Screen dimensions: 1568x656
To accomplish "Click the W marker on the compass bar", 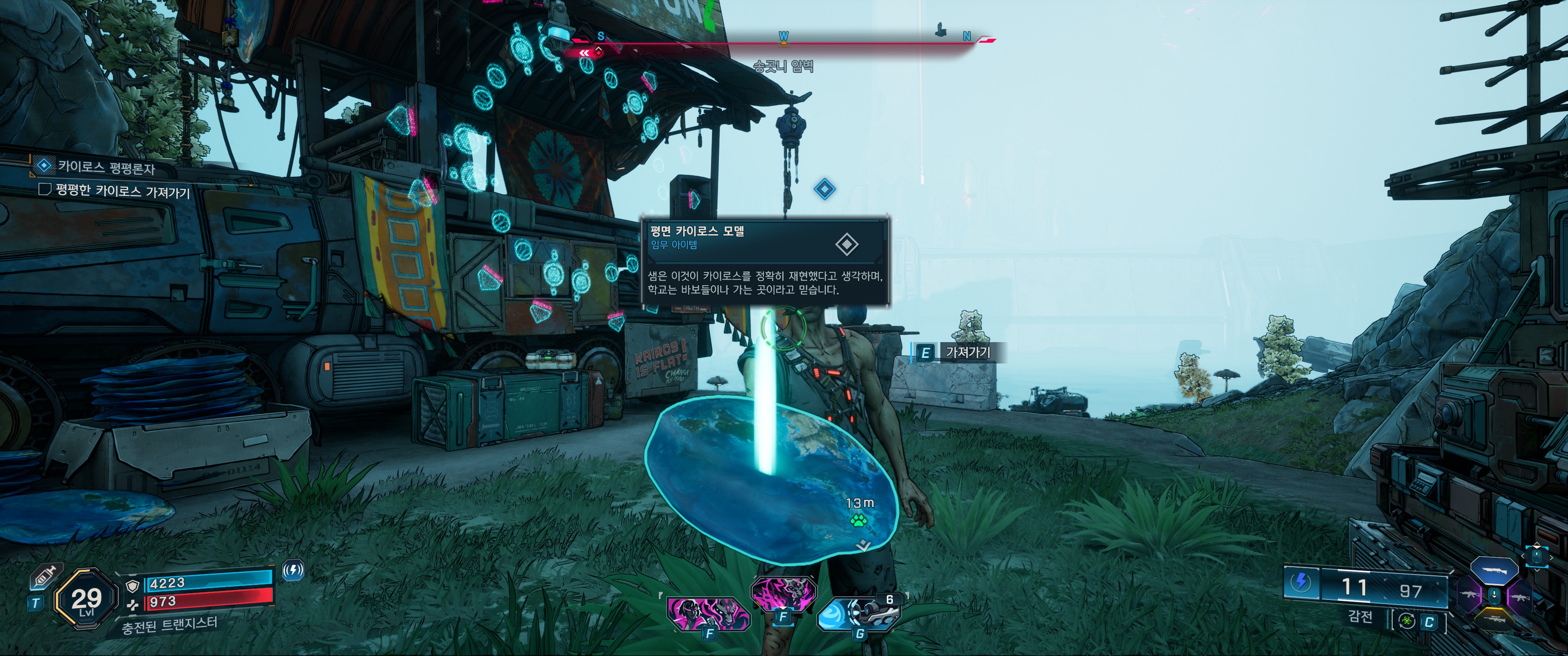I will [784, 37].
